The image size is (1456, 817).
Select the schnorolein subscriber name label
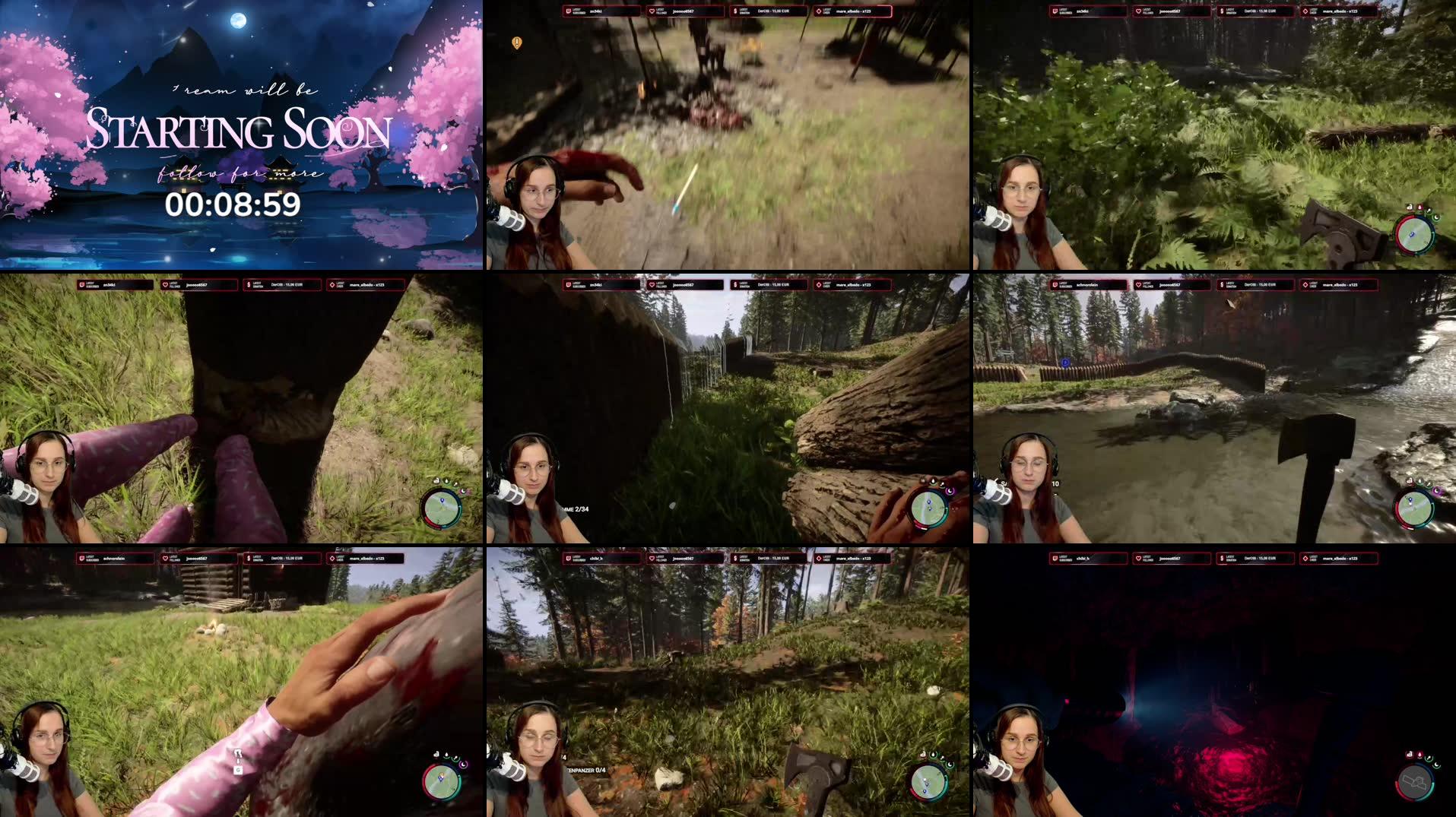click(116, 559)
